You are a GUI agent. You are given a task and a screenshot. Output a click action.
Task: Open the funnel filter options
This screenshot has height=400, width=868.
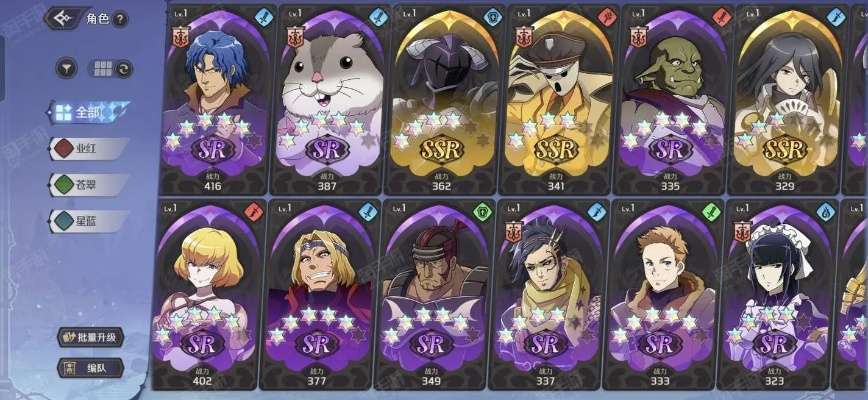click(x=68, y=69)
